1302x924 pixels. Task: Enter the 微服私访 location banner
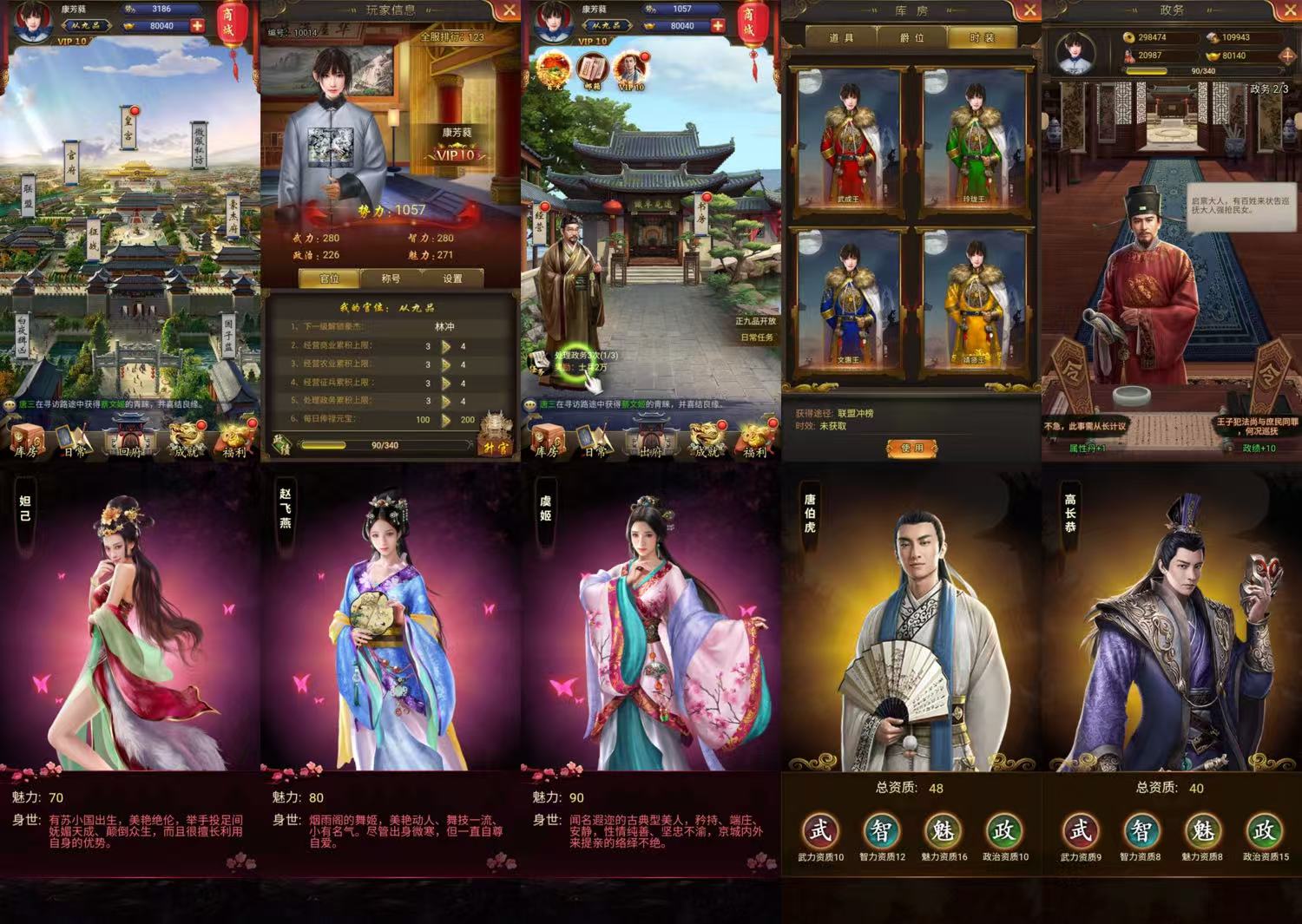click(x=199, y=146)
